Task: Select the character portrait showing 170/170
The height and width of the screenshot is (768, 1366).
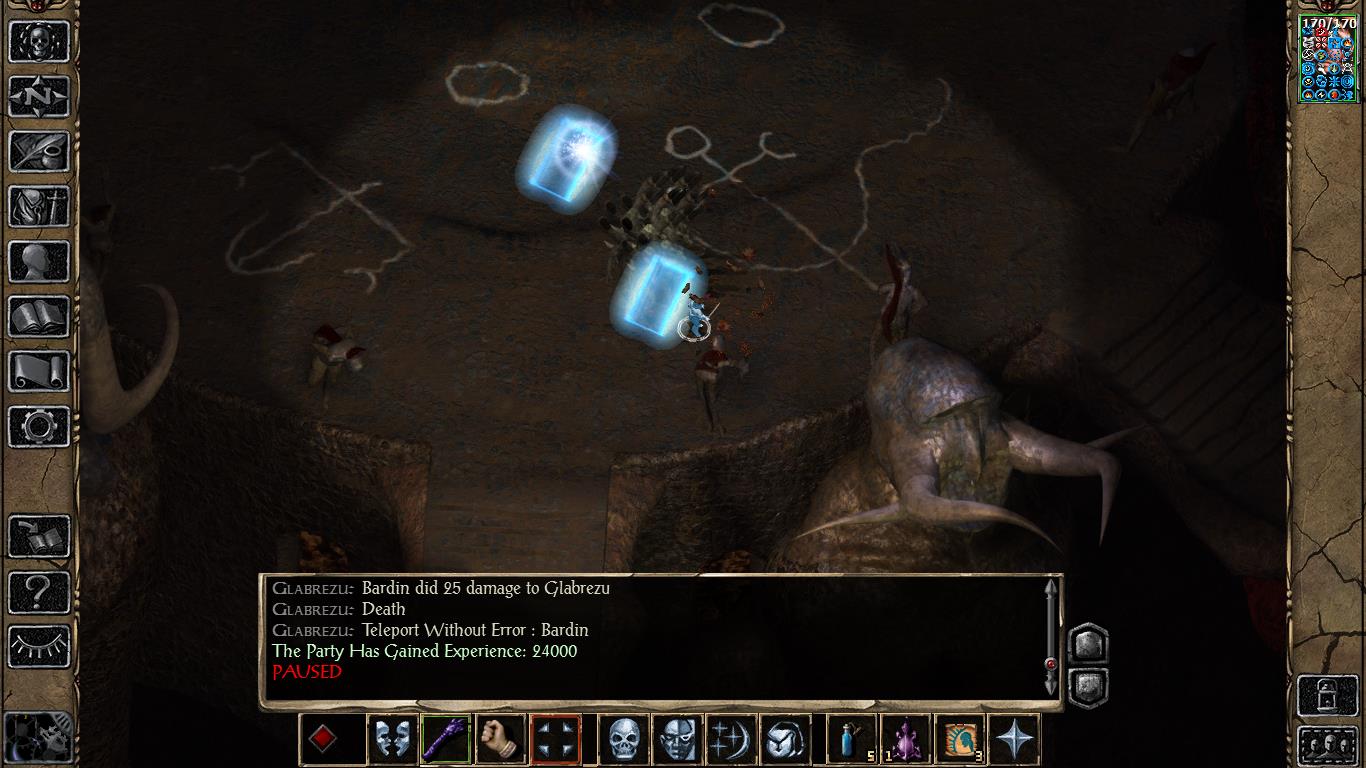Action: tap(1327, 59)
